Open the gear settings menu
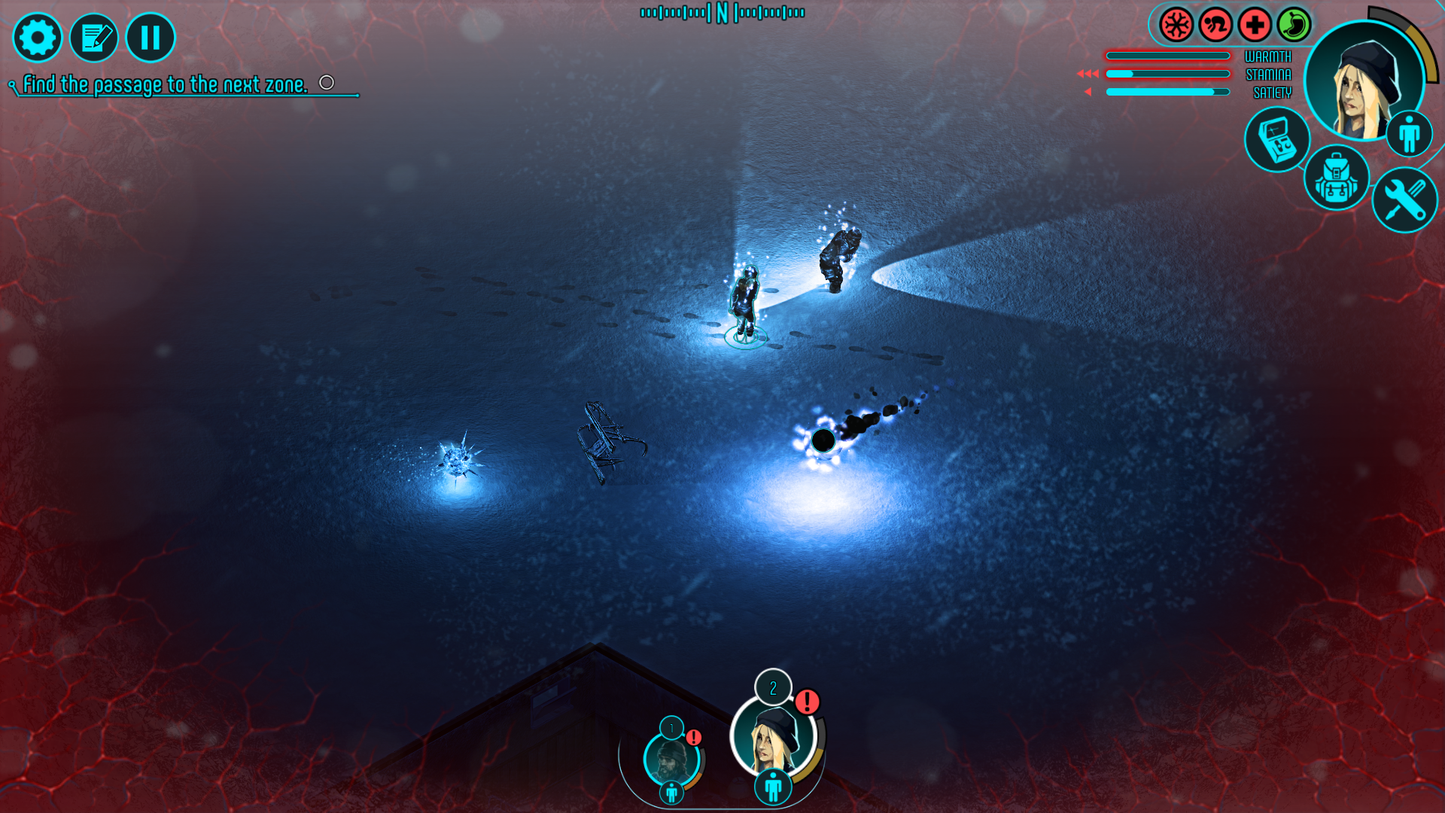The image size is (1445, 813). (37, 38)
